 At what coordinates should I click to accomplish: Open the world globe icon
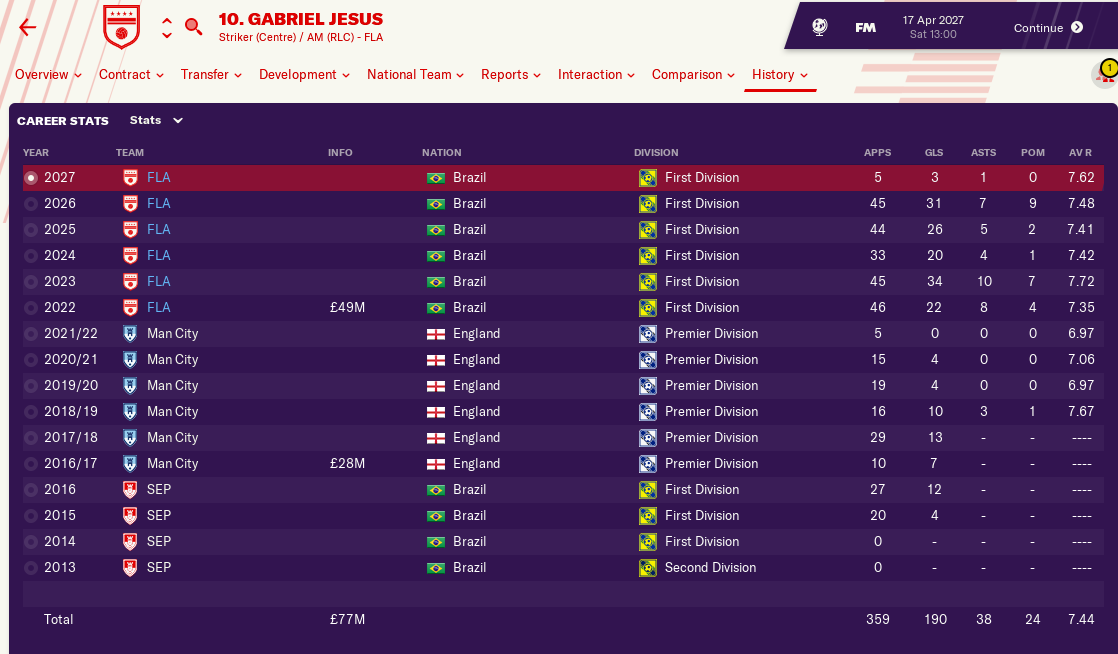click(x=819, y=27)
